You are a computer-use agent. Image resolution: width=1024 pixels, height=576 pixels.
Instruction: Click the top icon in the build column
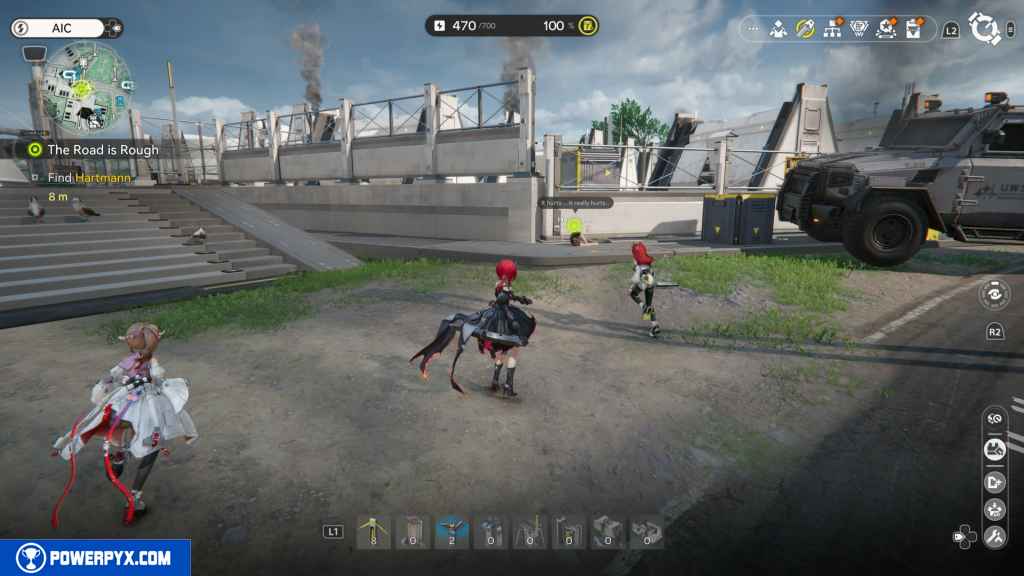[994, 420]
